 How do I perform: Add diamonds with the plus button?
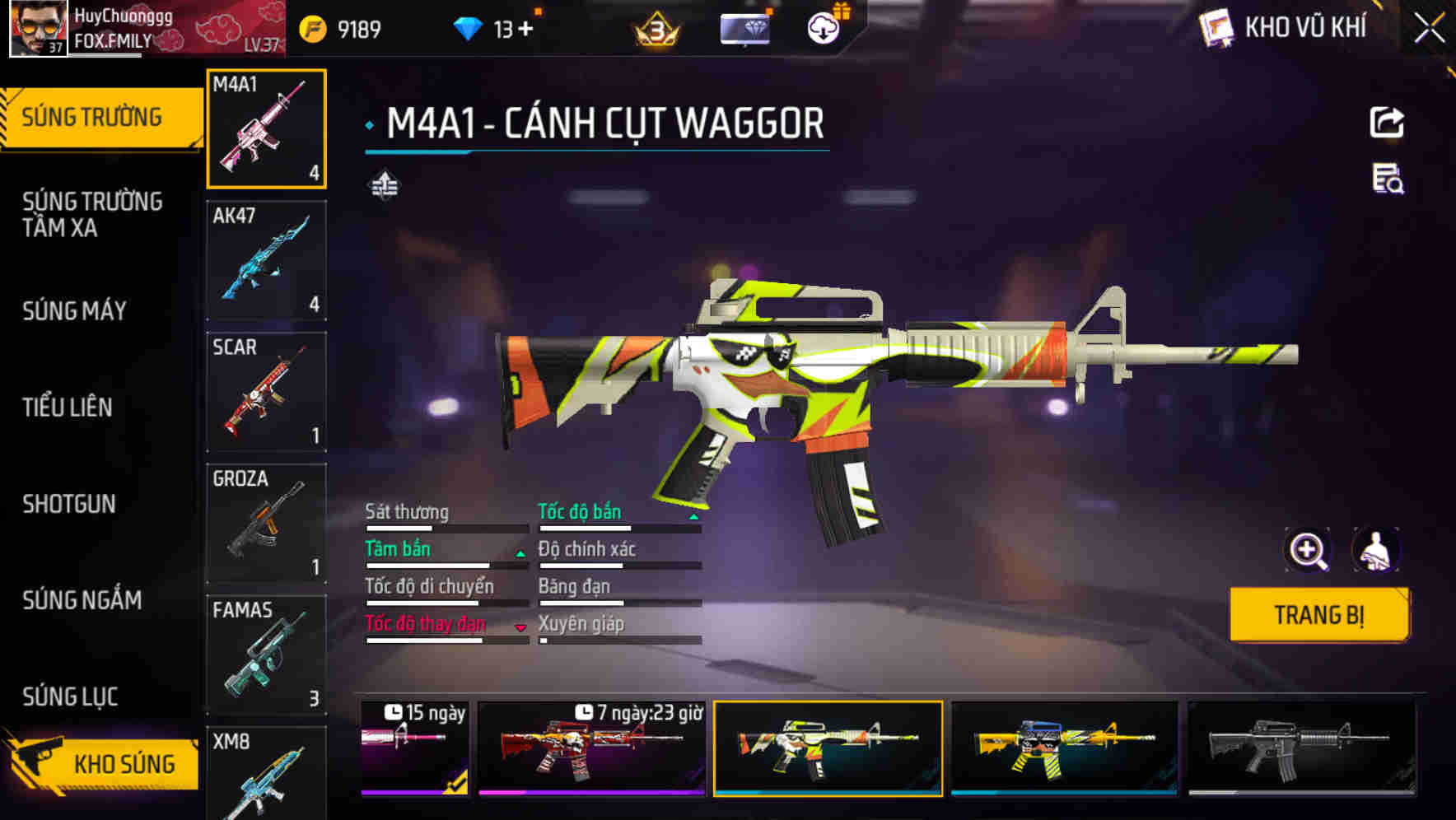point(525,30)
